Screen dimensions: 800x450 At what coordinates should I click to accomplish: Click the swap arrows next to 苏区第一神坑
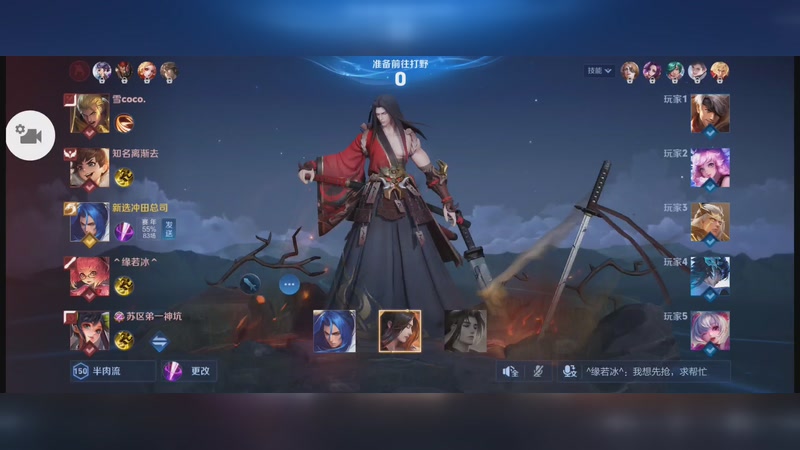pyautogui.click(x=160, y=340)
